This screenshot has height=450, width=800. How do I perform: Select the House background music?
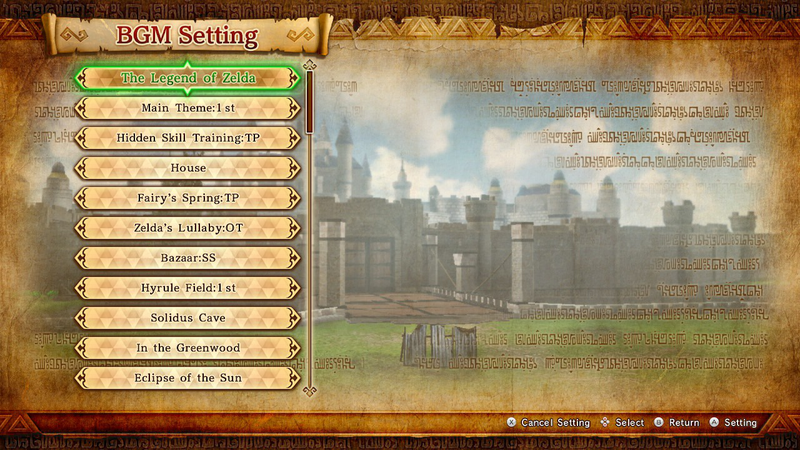pos(188,168)
